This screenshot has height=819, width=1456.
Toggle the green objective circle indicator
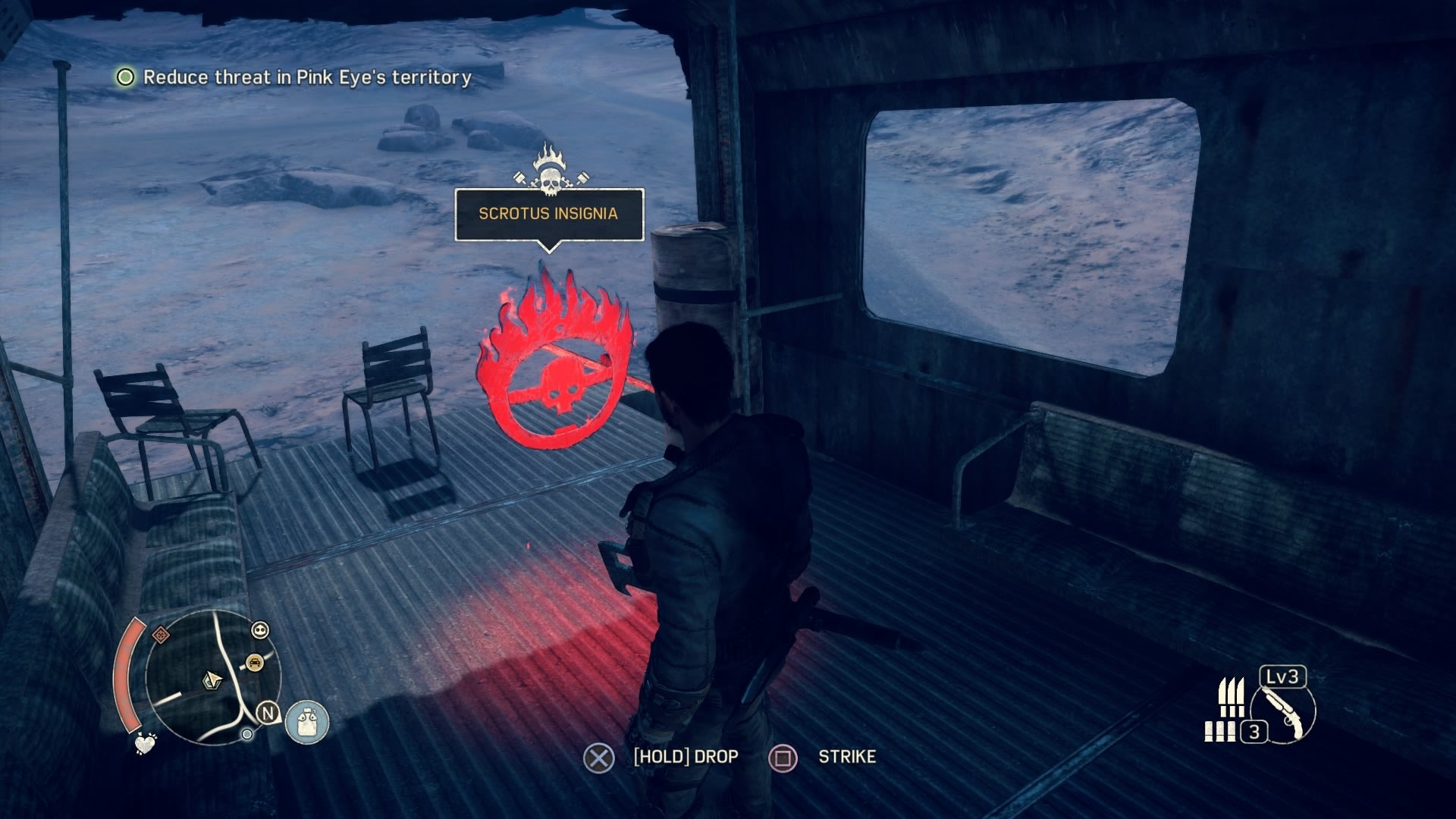(125, 76)
